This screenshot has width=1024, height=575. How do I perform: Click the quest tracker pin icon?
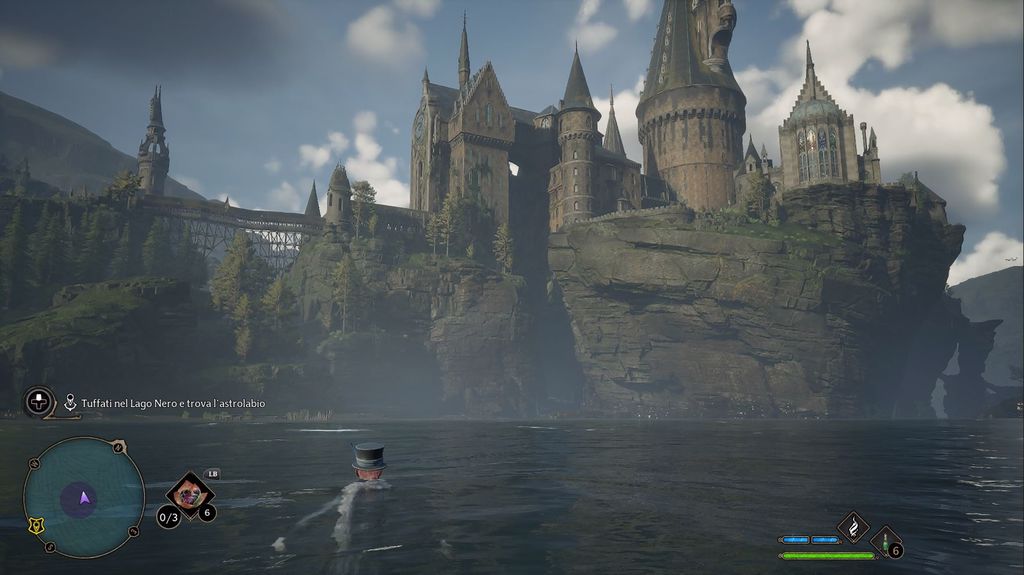70,402
